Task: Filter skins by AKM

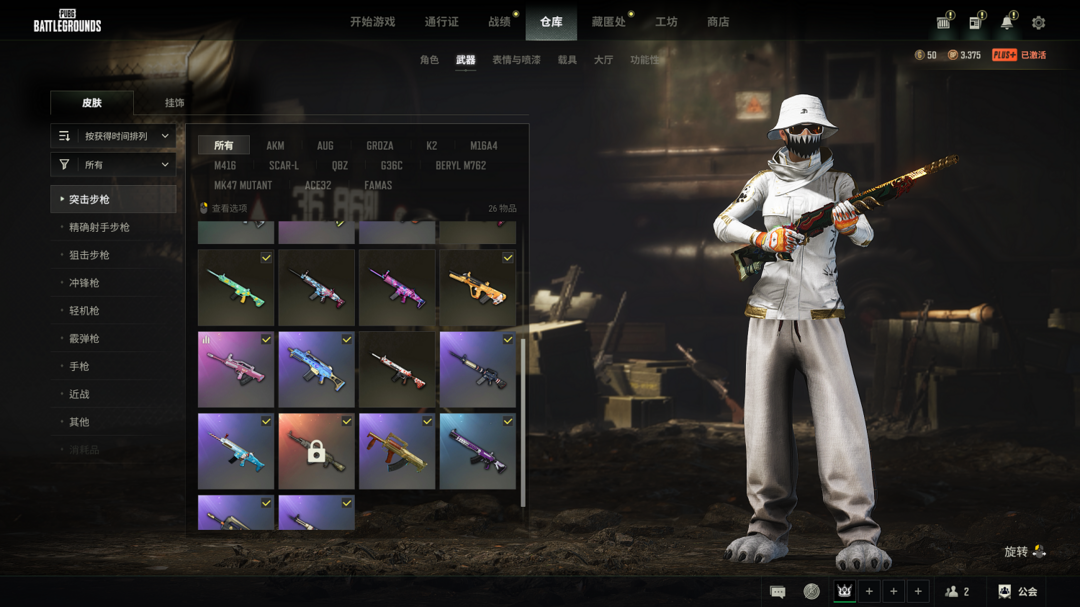Action: [x=275, y=146]
